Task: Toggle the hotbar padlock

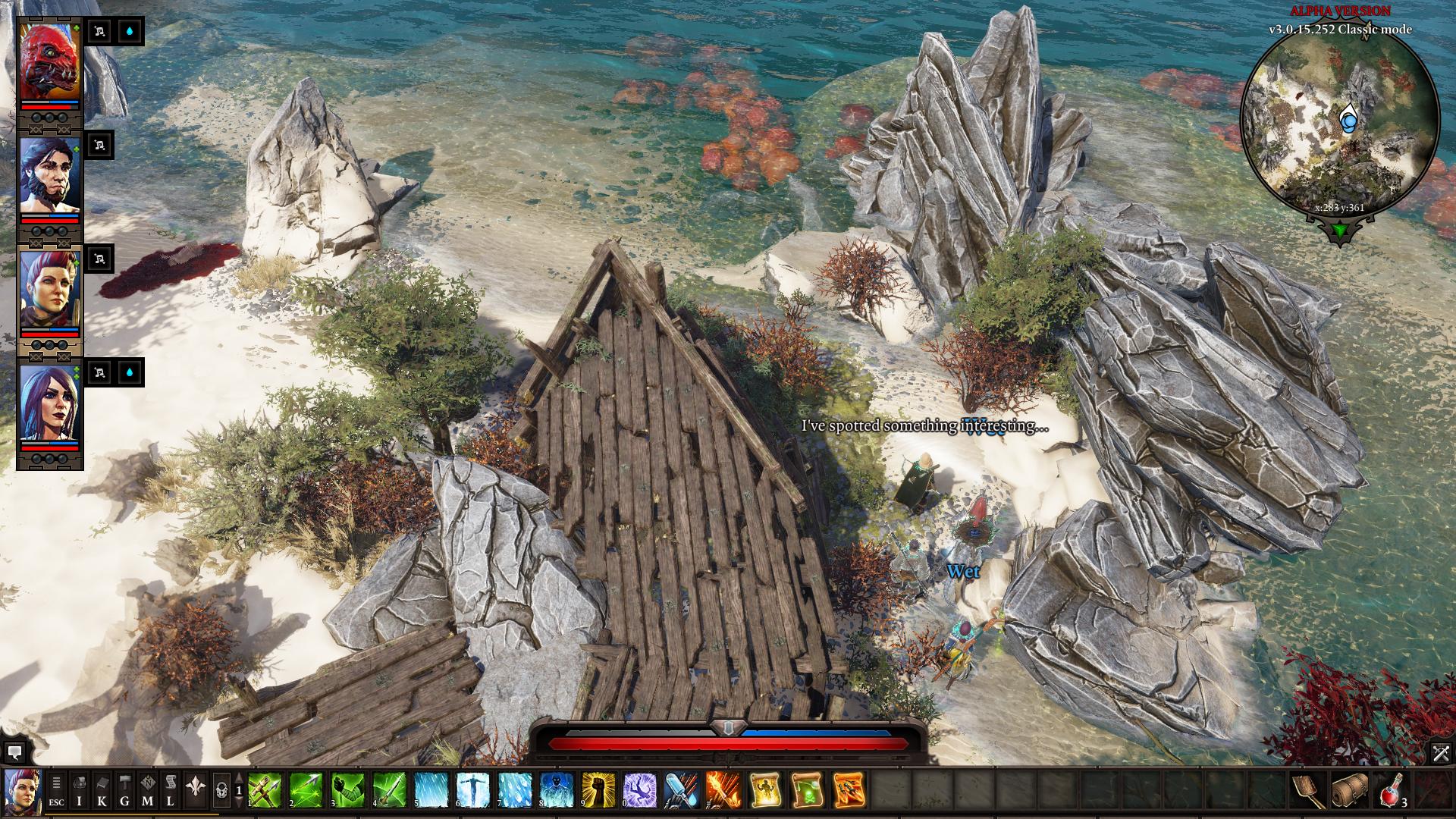Action: (221, 790)
